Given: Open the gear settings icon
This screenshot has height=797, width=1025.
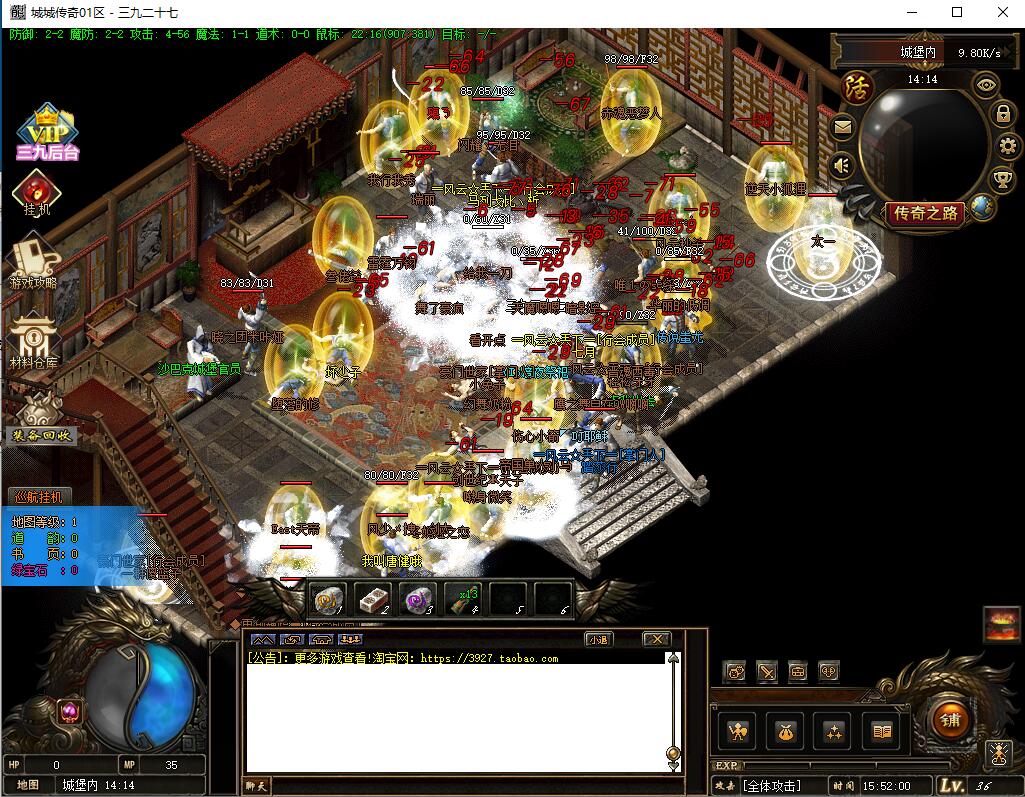Looking at the screenshot, I should (x=1007, y=146).
